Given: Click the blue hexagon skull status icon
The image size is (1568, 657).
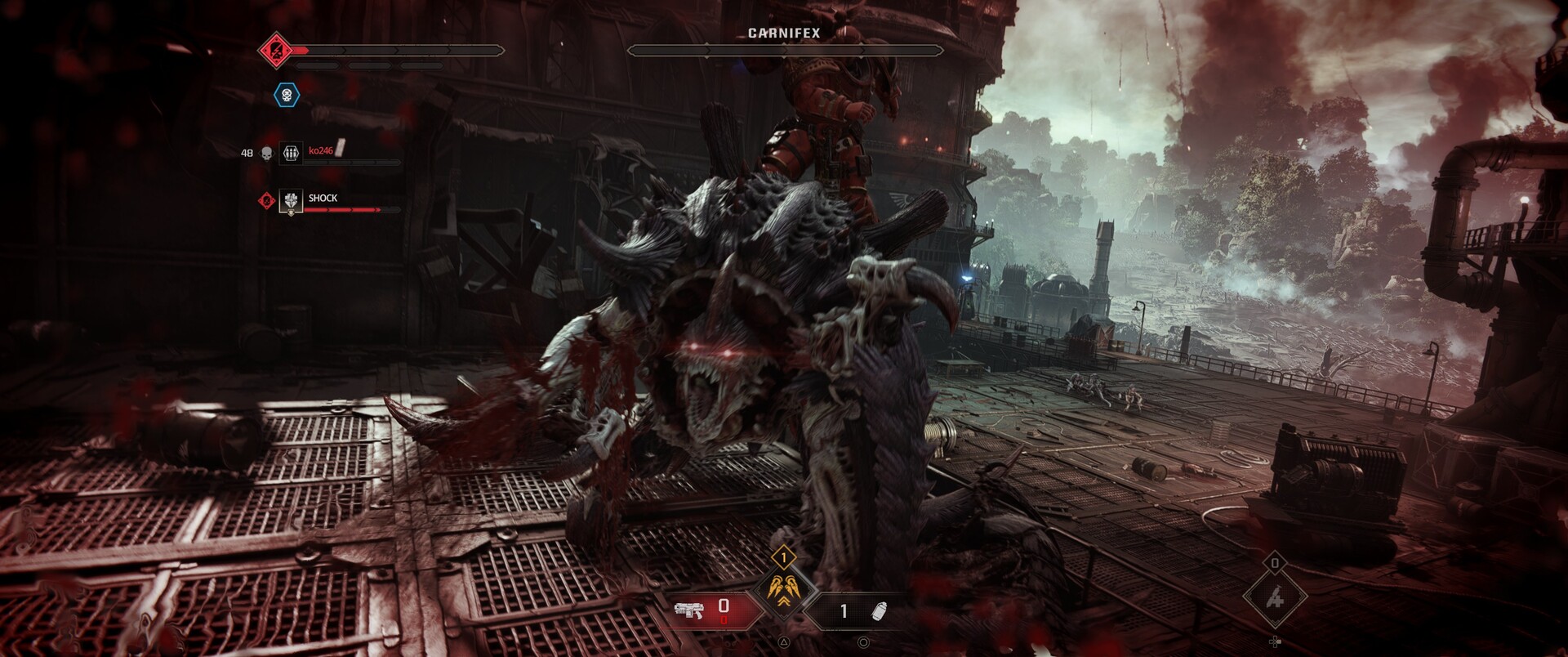Looking at the screenshot, I should [287, 96].
